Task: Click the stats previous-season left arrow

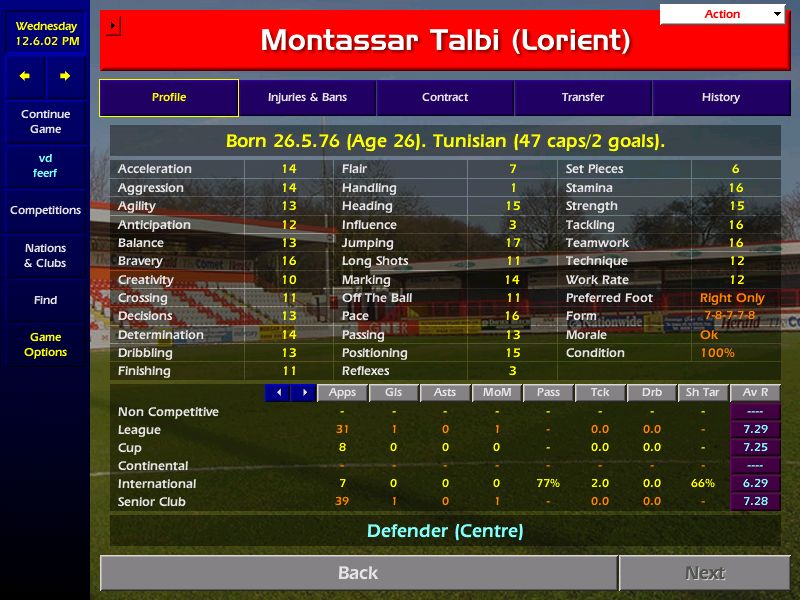Action: (278, 393)
